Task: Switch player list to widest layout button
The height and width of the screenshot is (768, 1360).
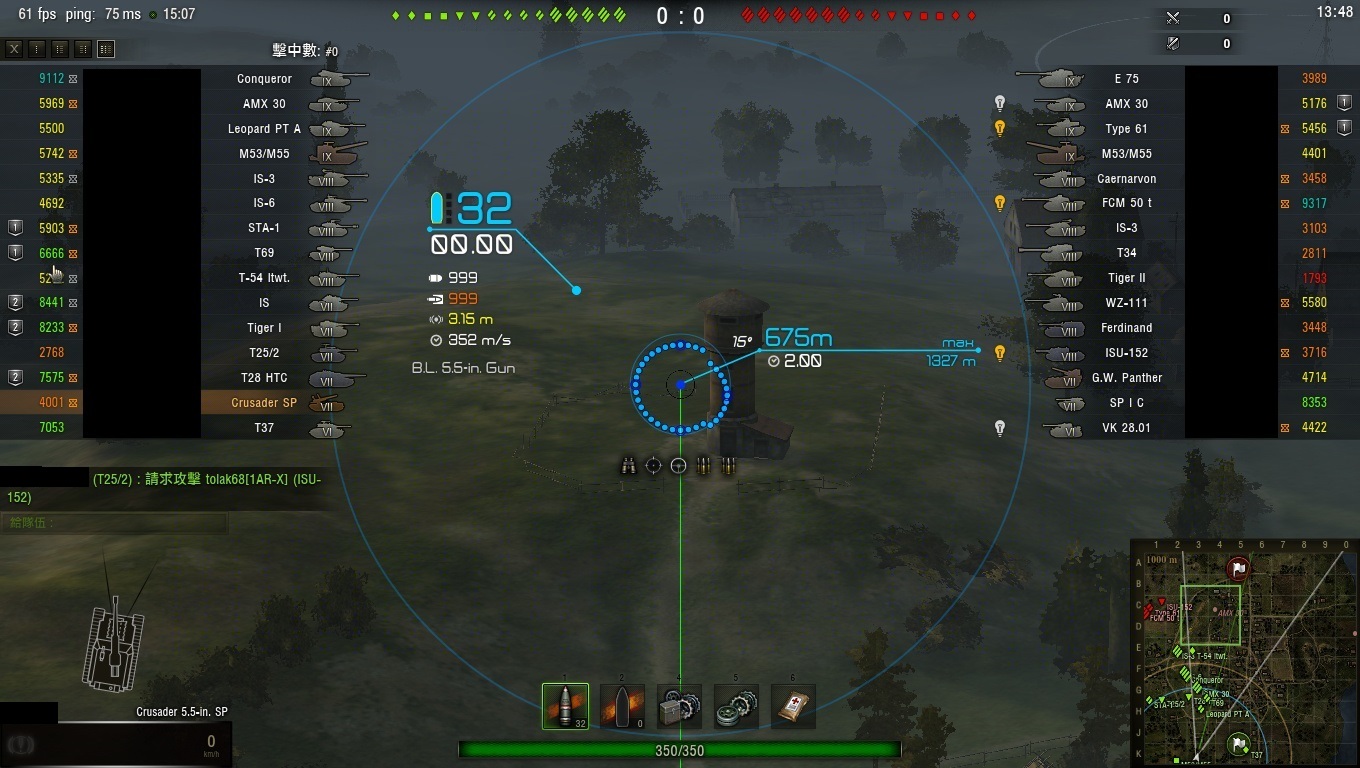Action: 106,49
